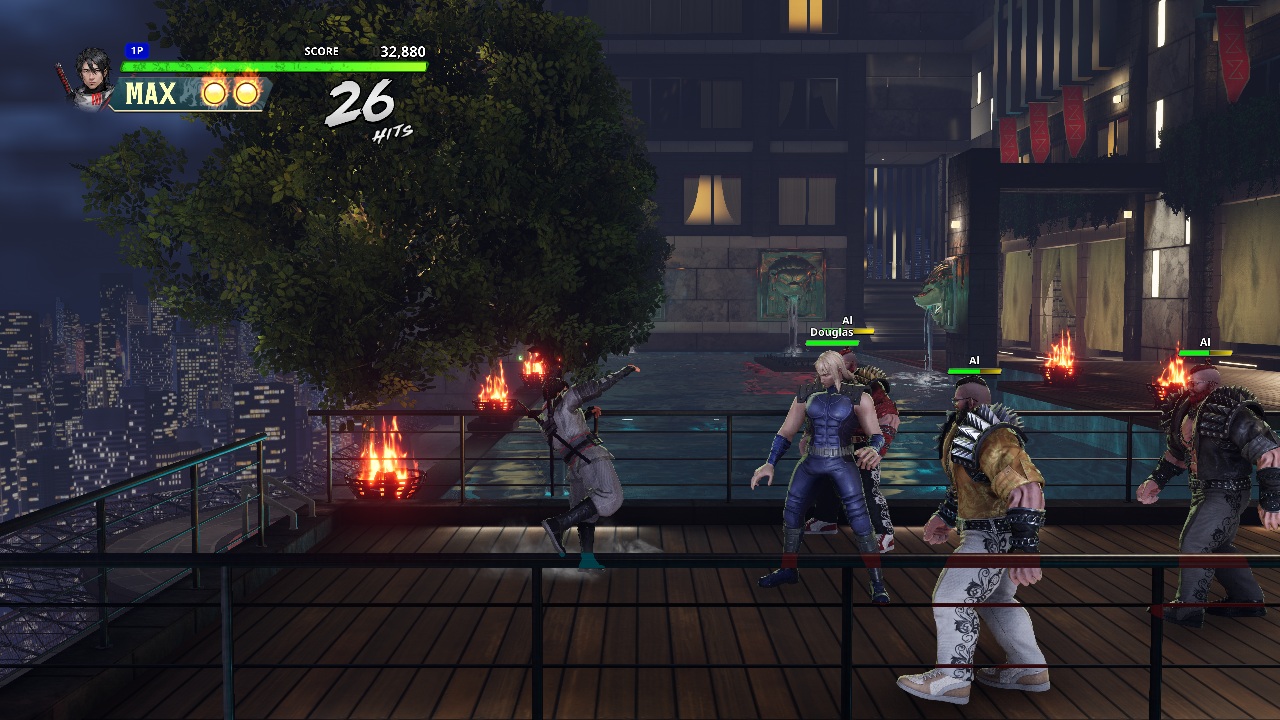The image size is (1280, 720).
Task: Select the blue 1P player badge
Action: click(x=135, y=50)
